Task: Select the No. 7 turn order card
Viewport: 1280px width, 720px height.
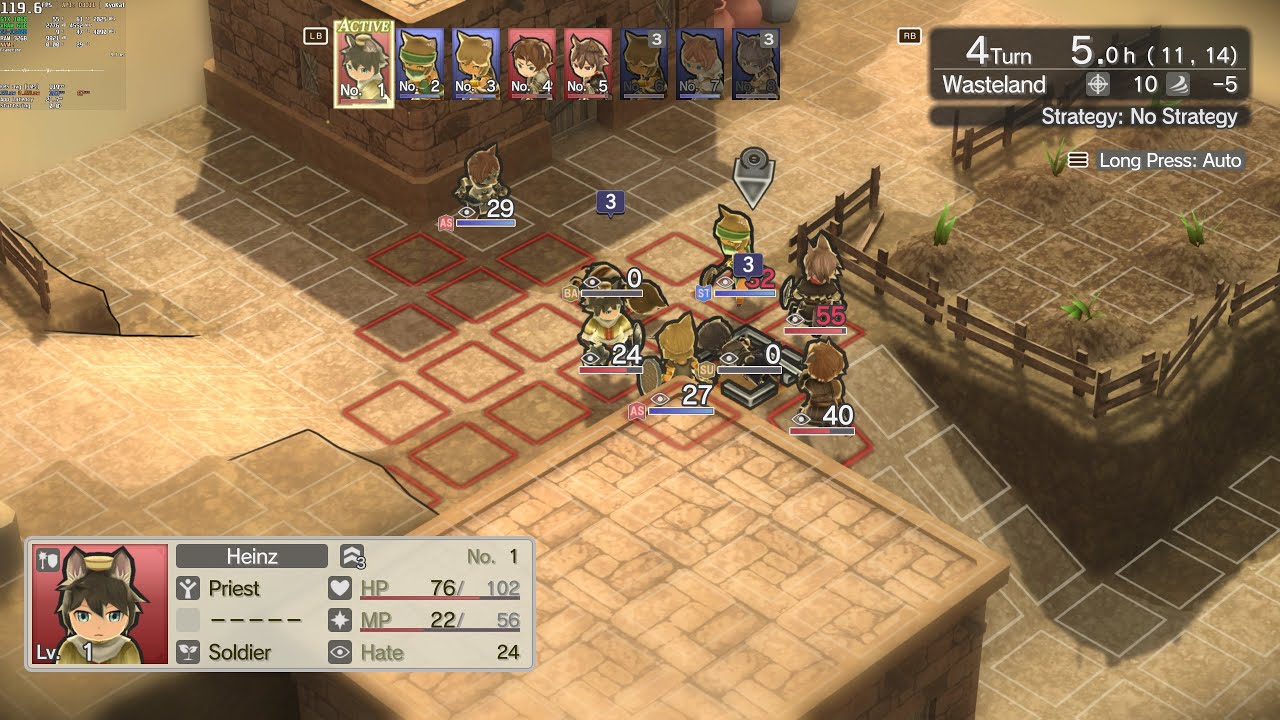Action: click(700, 63)
